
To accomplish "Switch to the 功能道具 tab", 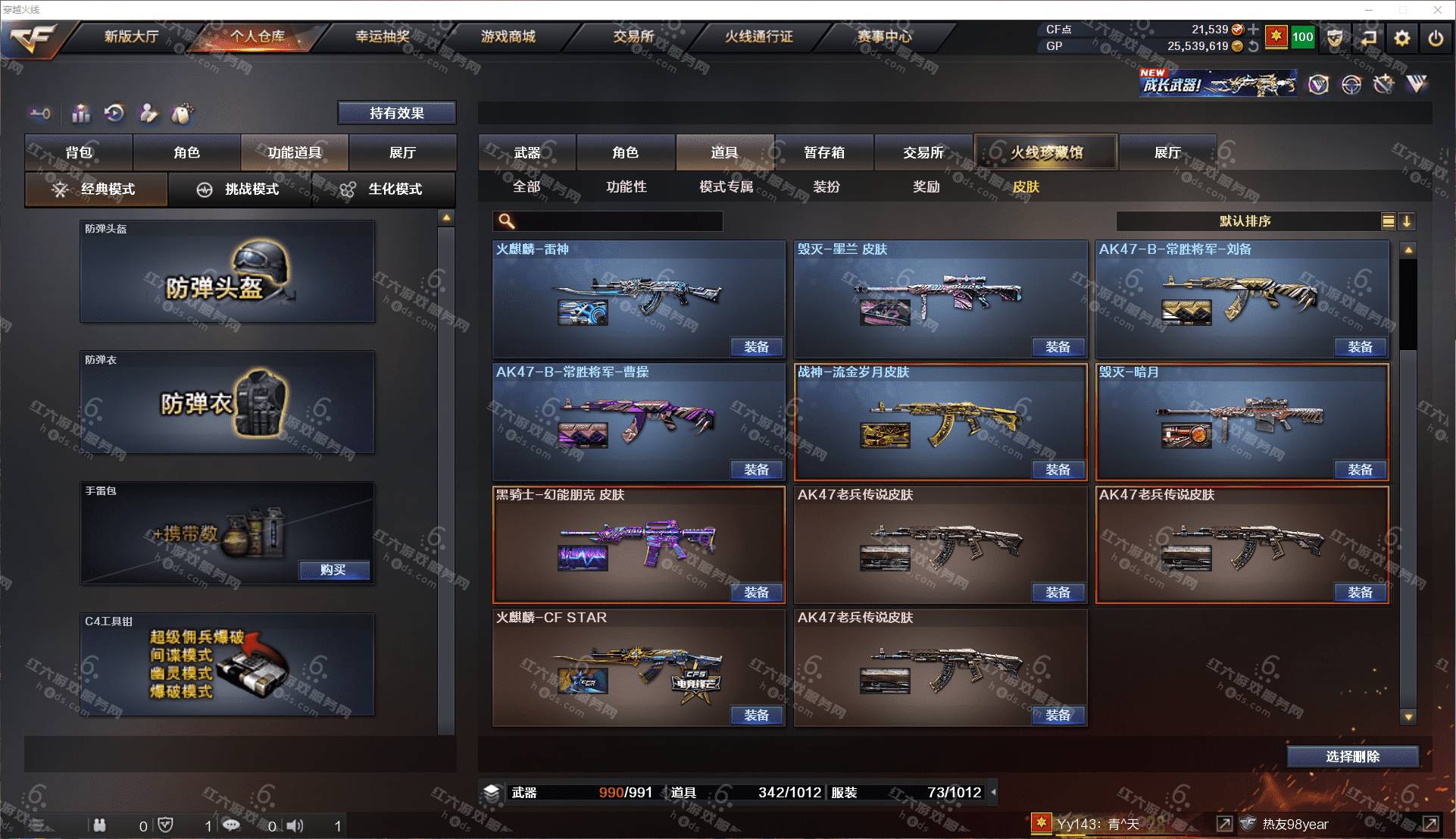I will 295,152.
